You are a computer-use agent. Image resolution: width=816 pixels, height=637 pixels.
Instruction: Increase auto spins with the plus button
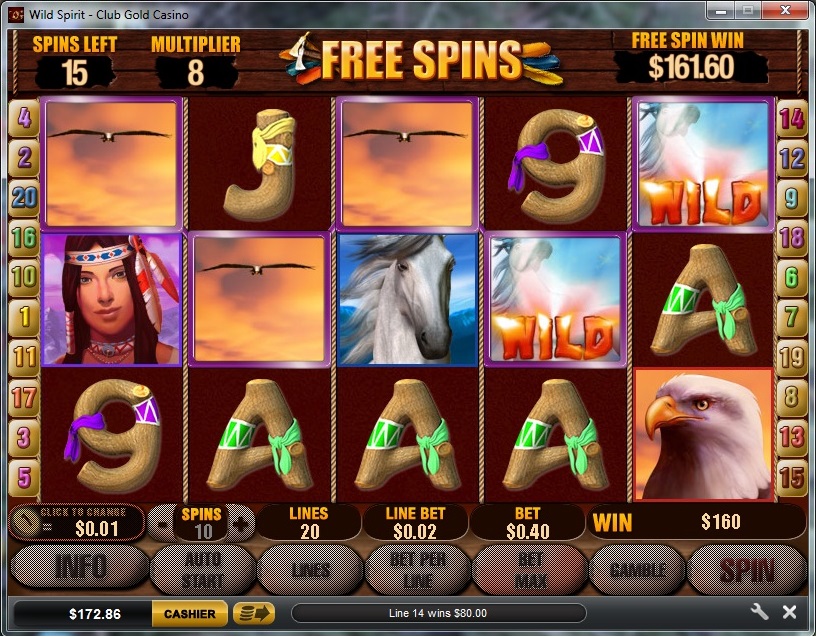[238, 523]
